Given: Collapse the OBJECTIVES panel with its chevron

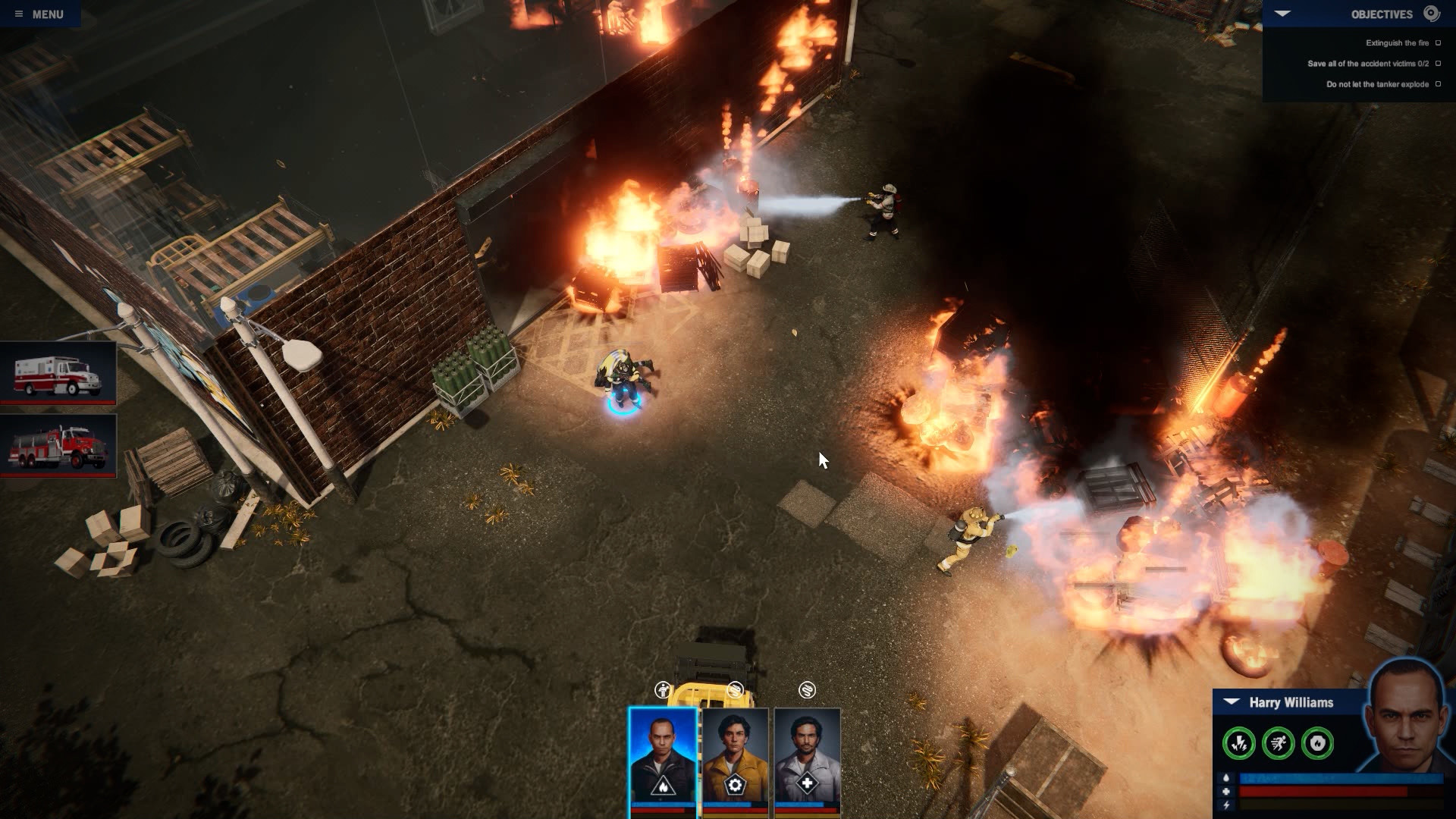Looking at the screenshot, I should click(1283, 13).
